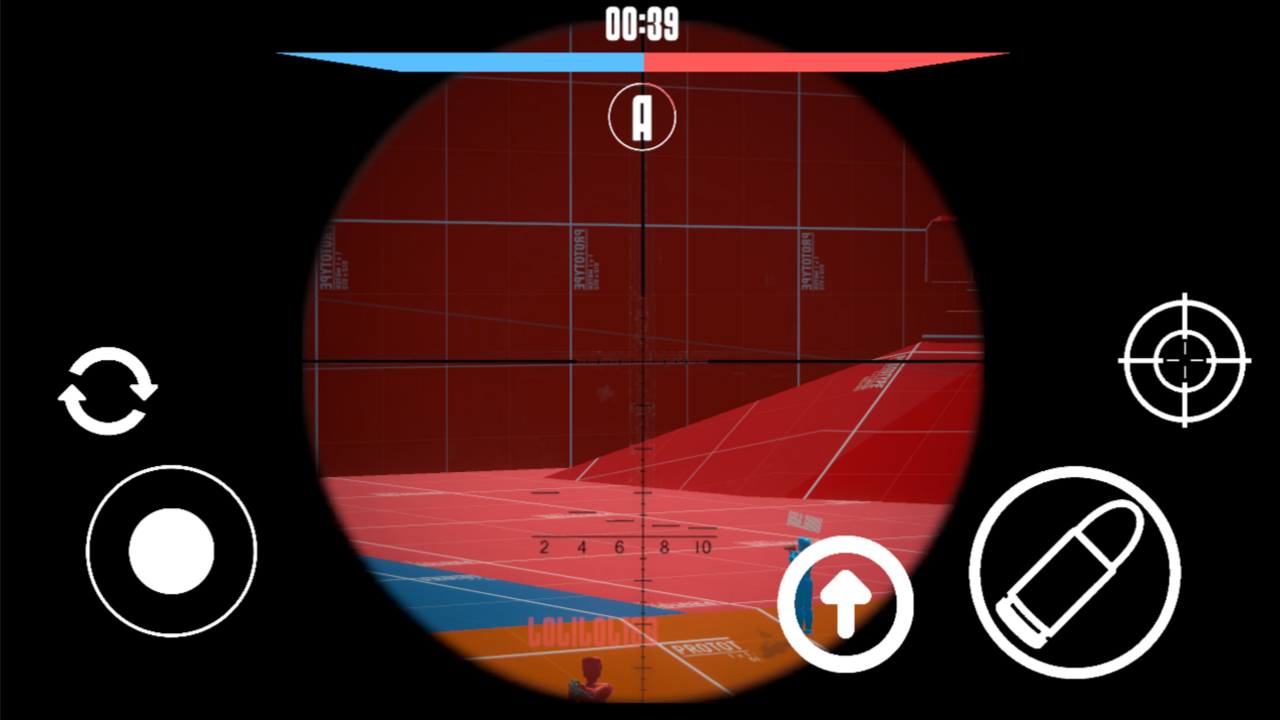Screen dimensions: 1280x720
Task: Tap the blue team score bar
Action: coord(470,58)
